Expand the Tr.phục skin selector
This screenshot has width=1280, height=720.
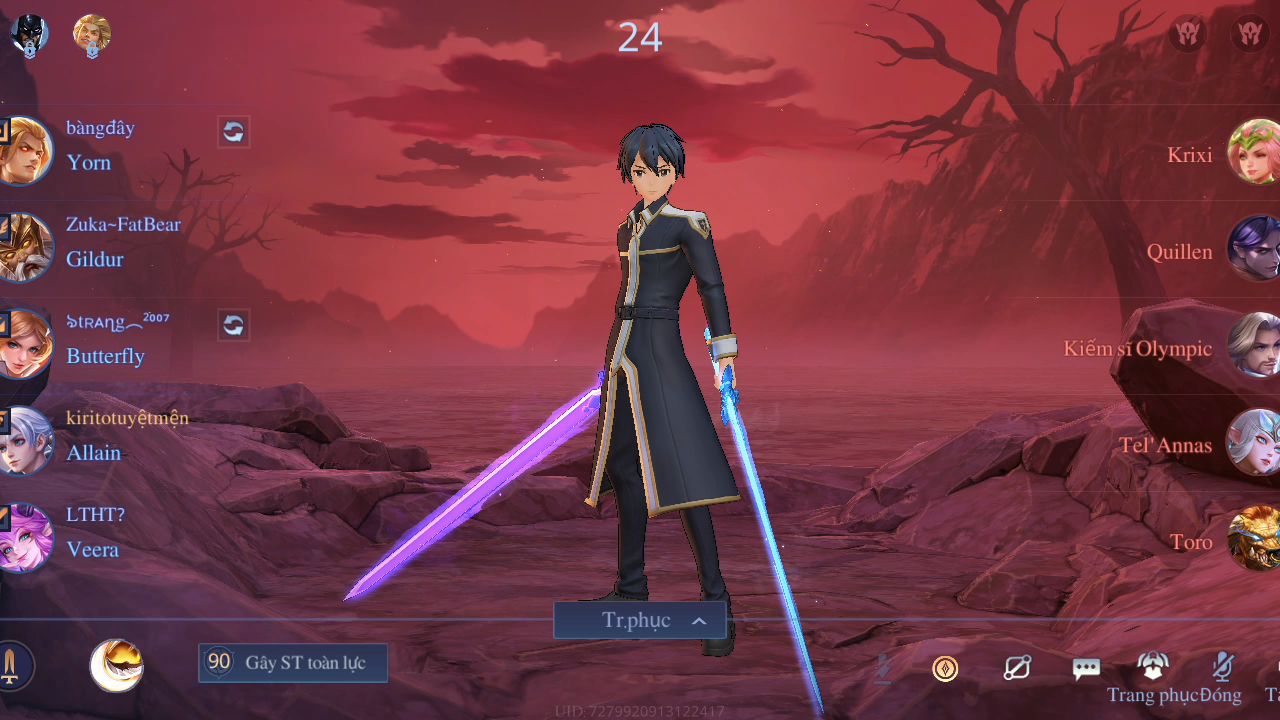(x=640, y=620)
